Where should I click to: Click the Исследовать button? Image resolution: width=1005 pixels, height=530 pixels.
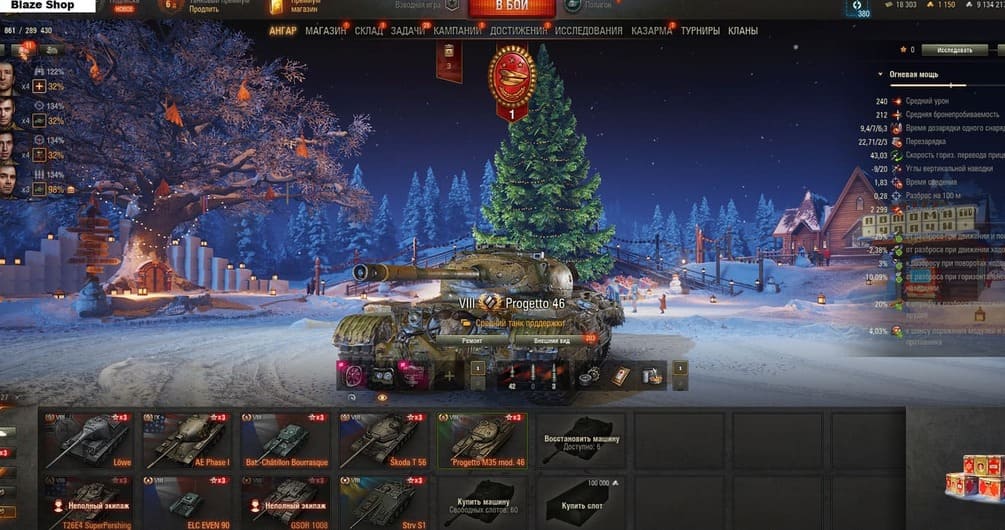953,49
